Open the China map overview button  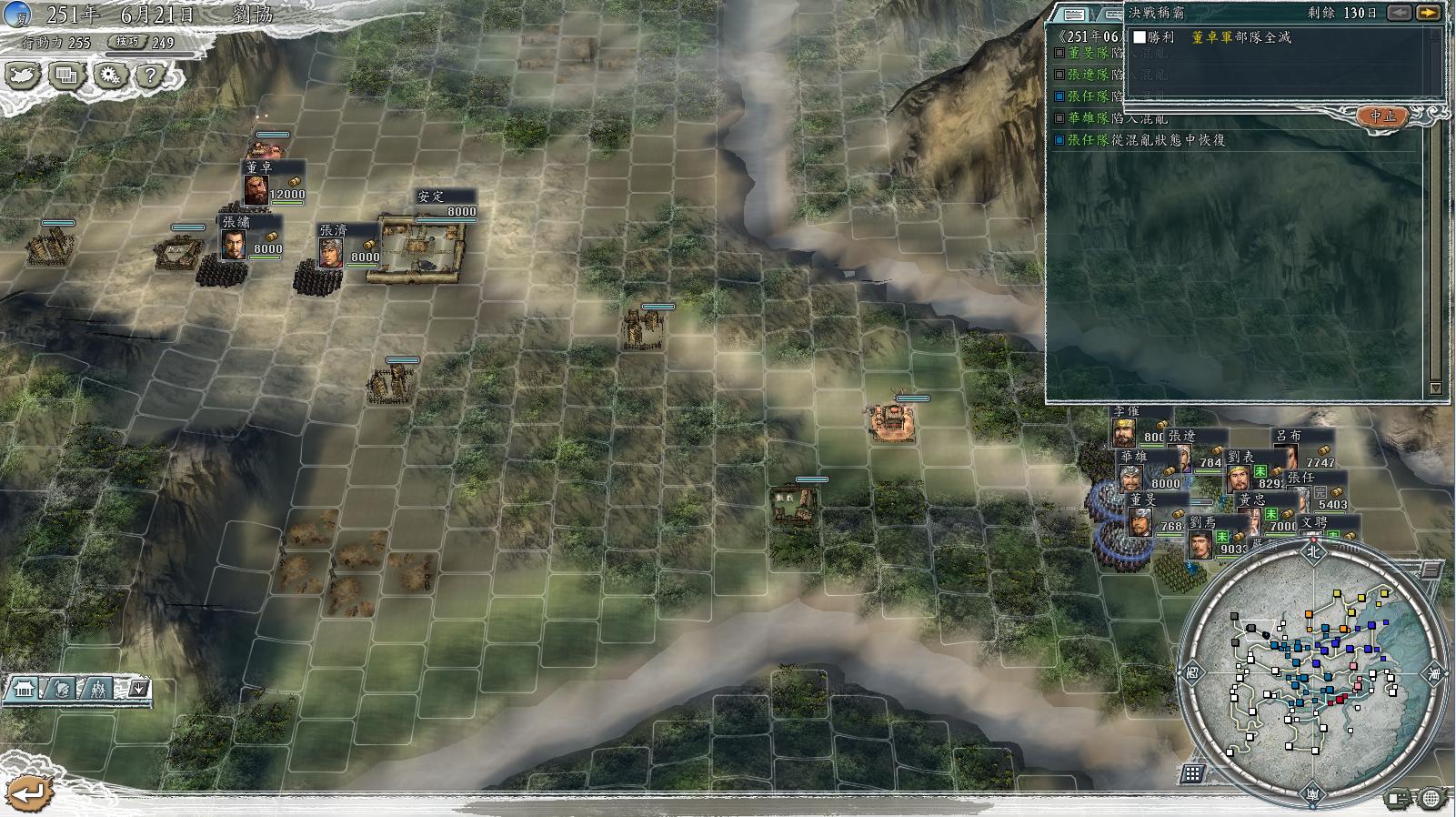tap(23, 76)
